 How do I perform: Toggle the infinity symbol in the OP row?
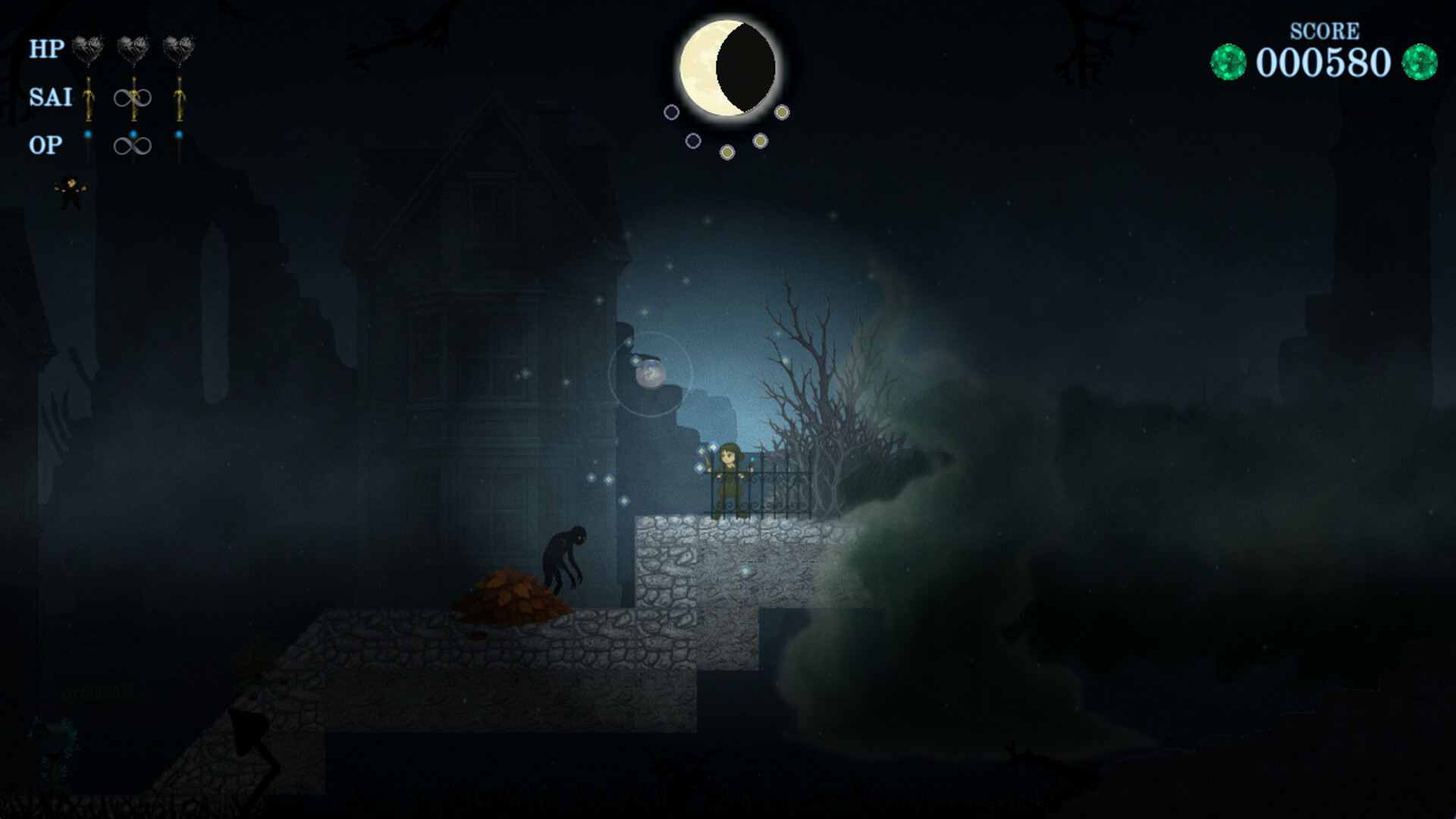pyautogui.click(x=133, y=146)
